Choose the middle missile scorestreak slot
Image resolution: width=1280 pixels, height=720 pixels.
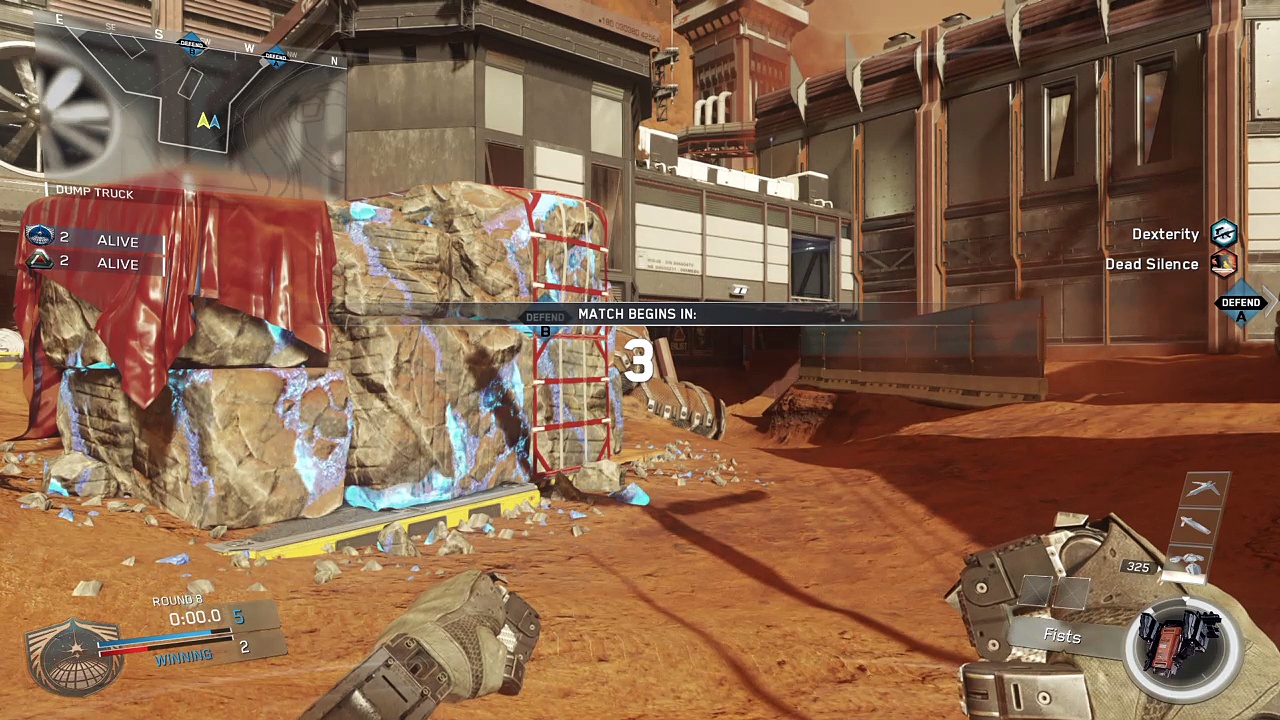(x=1197, y=524)
